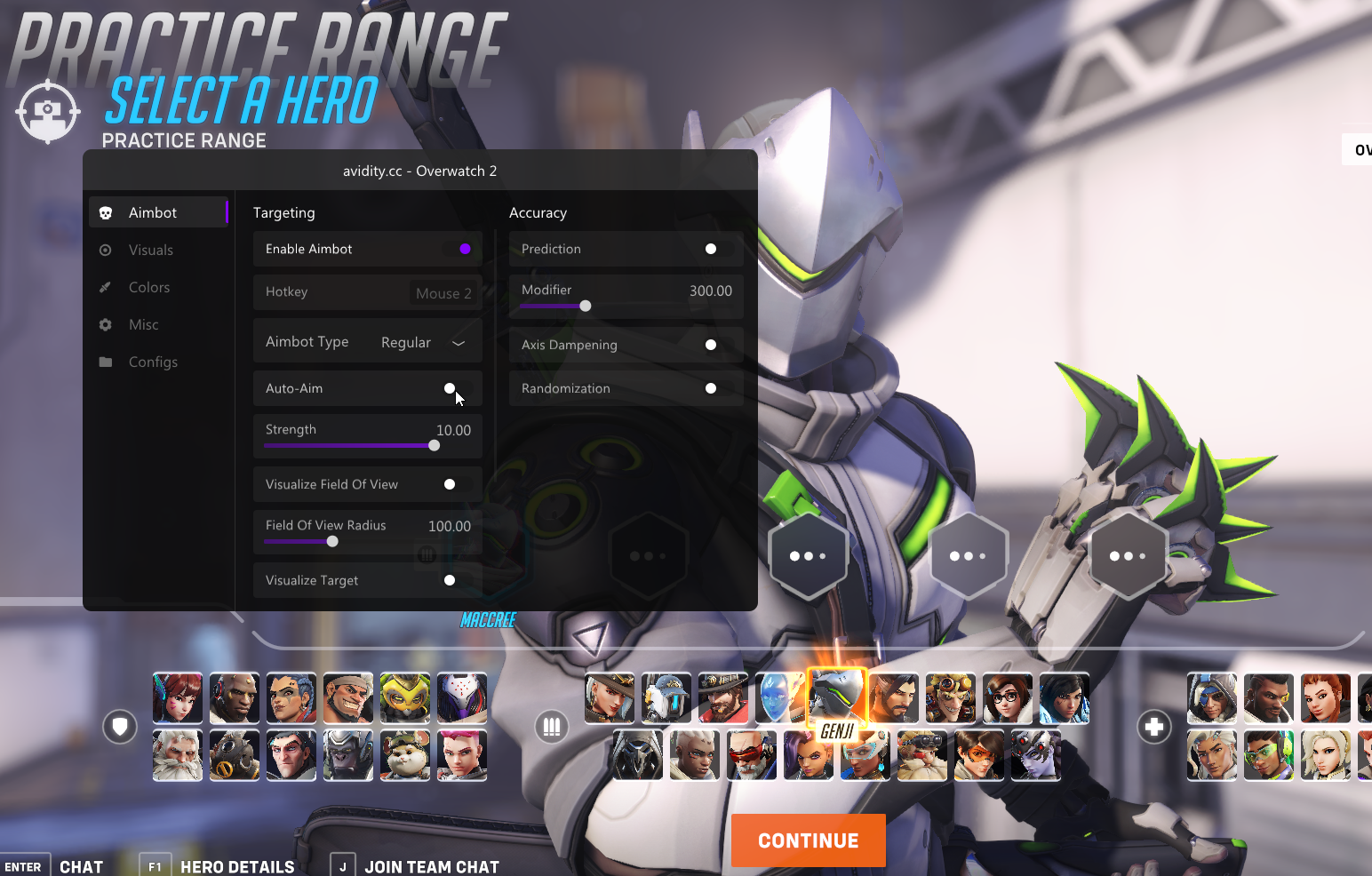This screenshot has width=1372, height=876.
Task: Pick Soldier: 76 with the red visor
Action: click(x=752, y=755)
